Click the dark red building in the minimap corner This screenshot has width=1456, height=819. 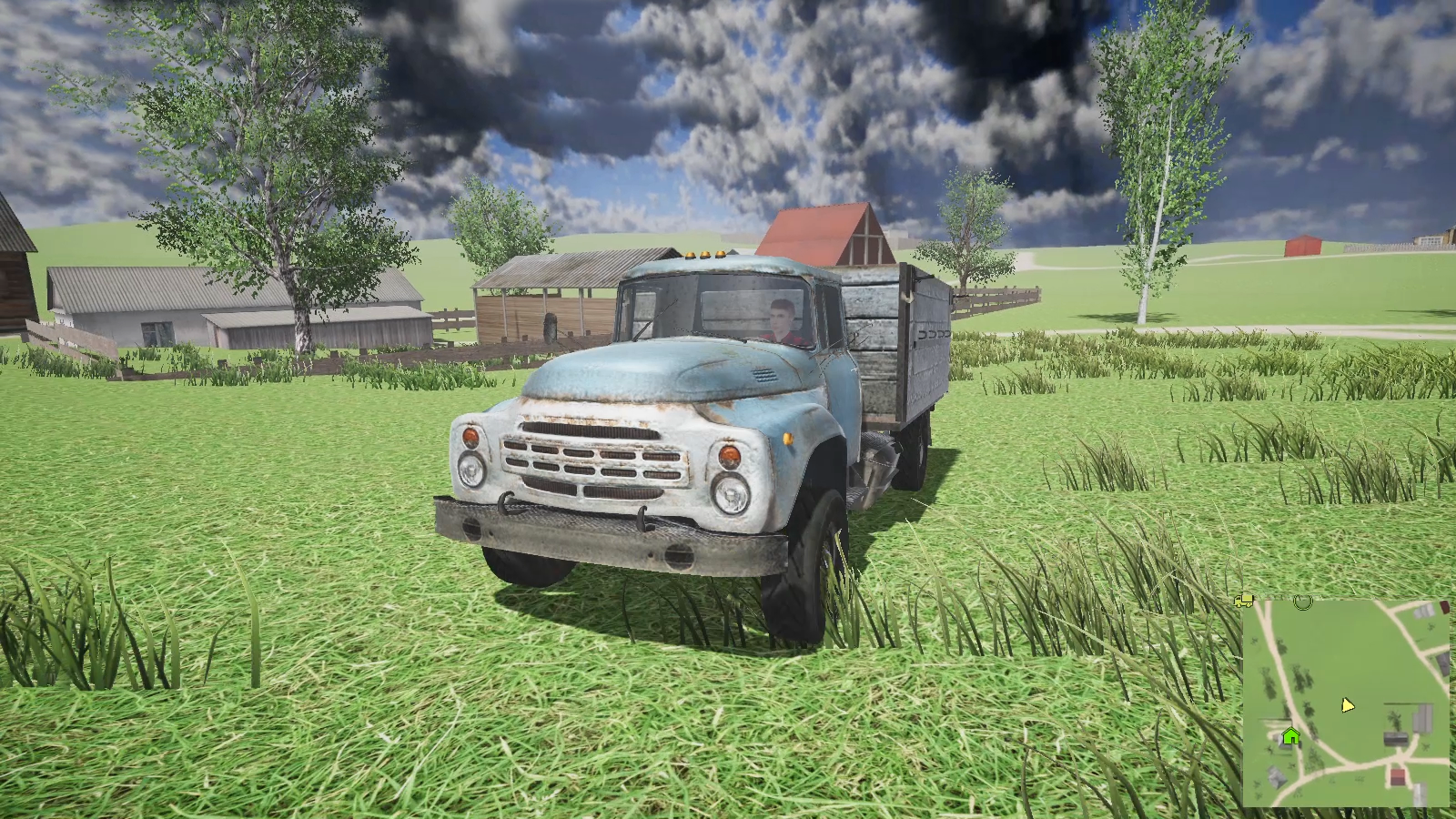[1444, 606]
